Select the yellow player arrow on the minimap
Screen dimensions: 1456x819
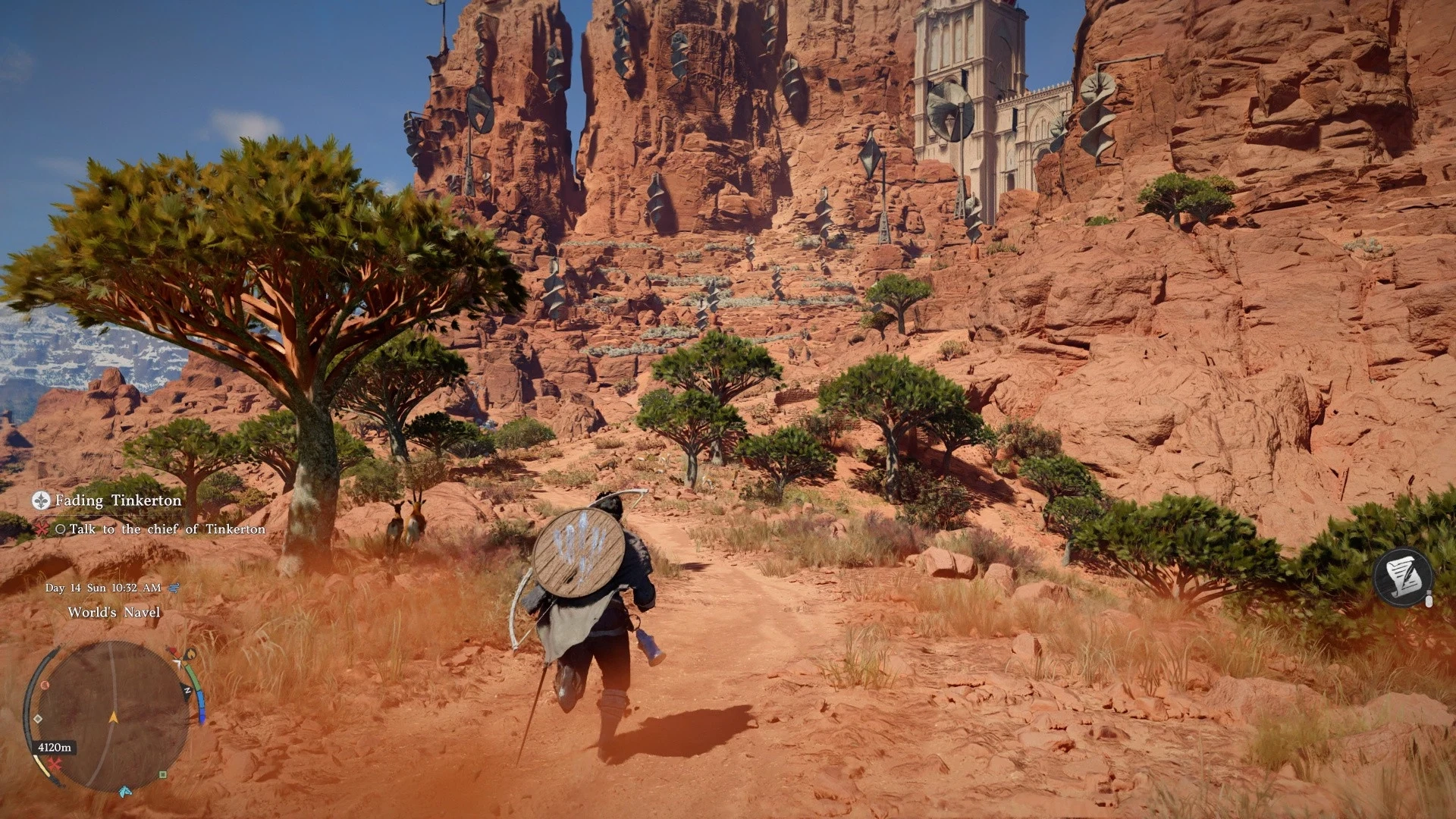pos(113,717)
